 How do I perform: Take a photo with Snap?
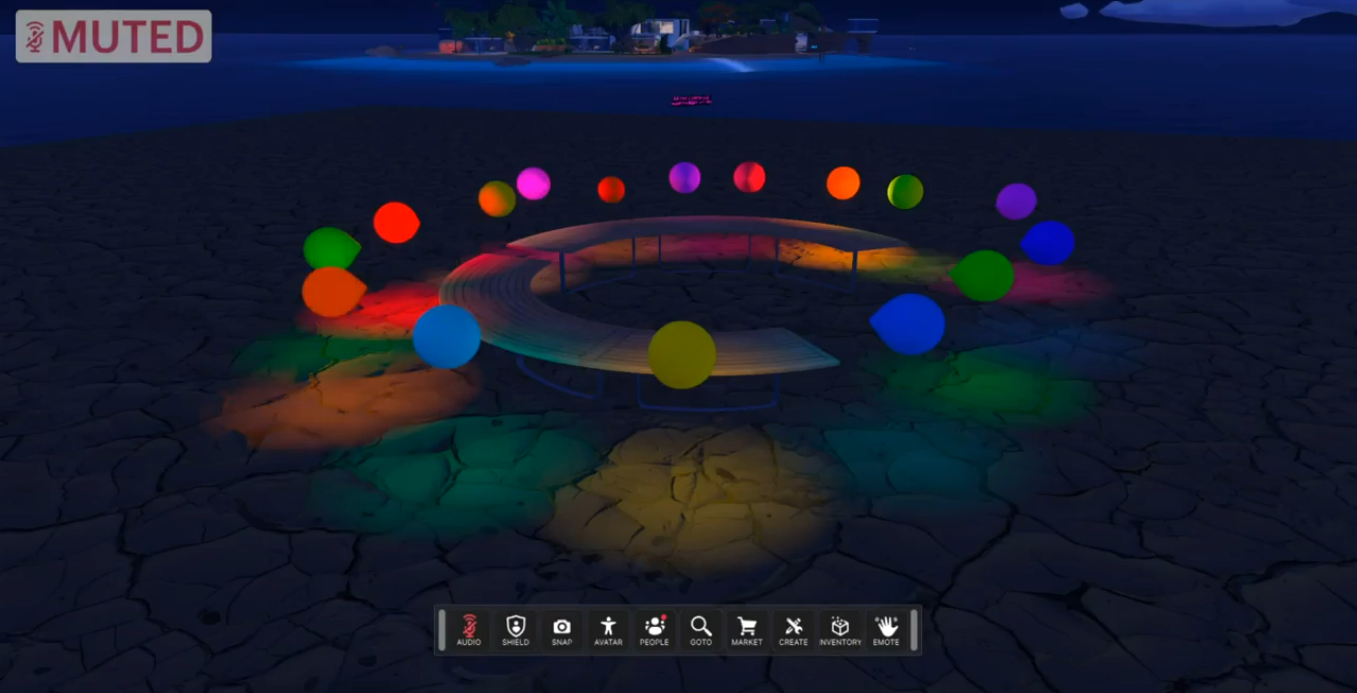(562, 630)
